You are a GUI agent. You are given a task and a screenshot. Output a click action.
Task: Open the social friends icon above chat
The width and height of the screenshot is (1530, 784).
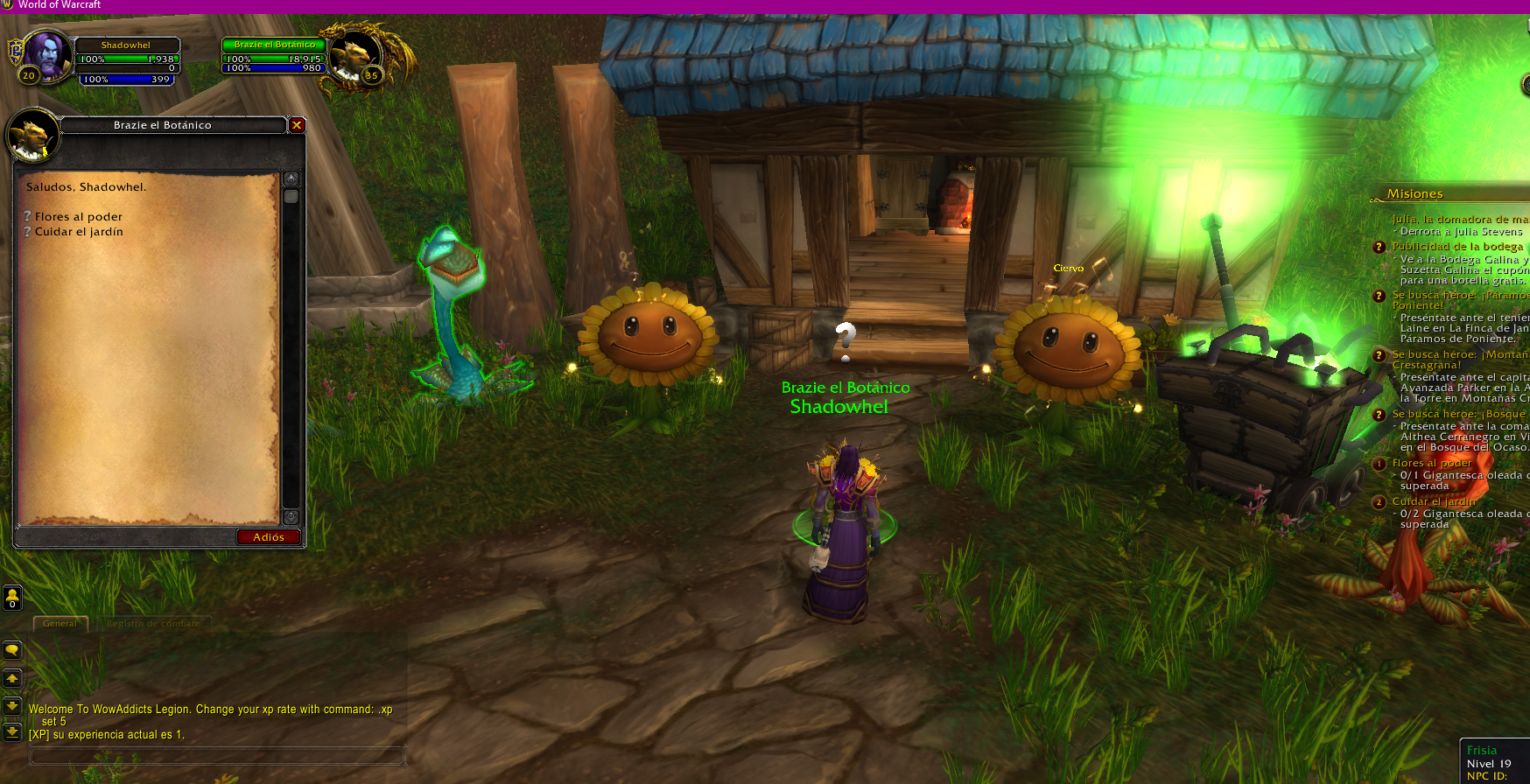(12, 598)
